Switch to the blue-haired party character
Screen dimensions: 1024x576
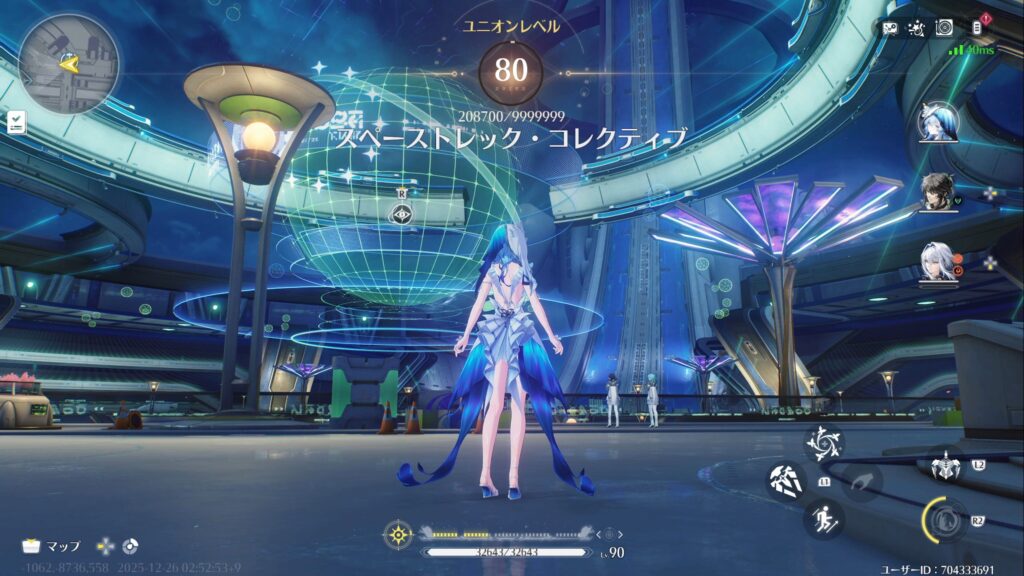[938, 123]
